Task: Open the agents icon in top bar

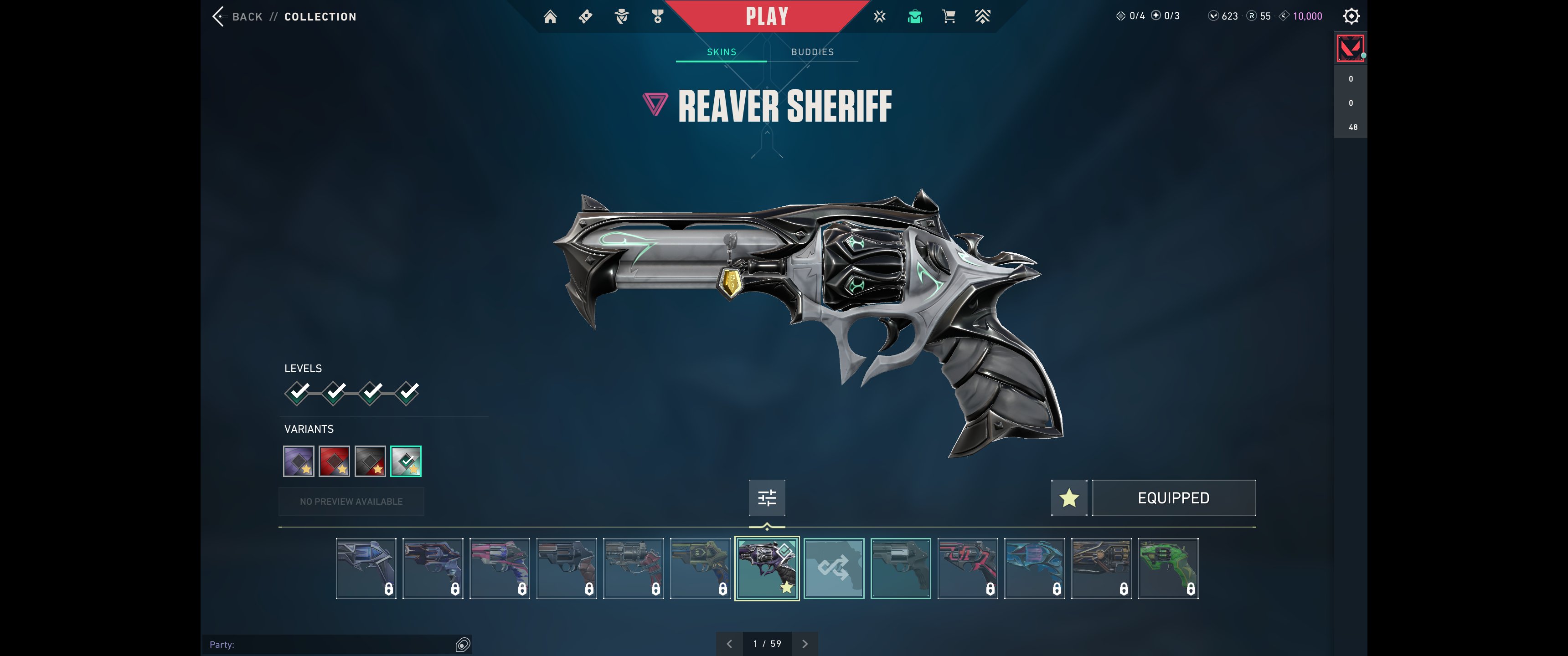Action: point(621,16)
